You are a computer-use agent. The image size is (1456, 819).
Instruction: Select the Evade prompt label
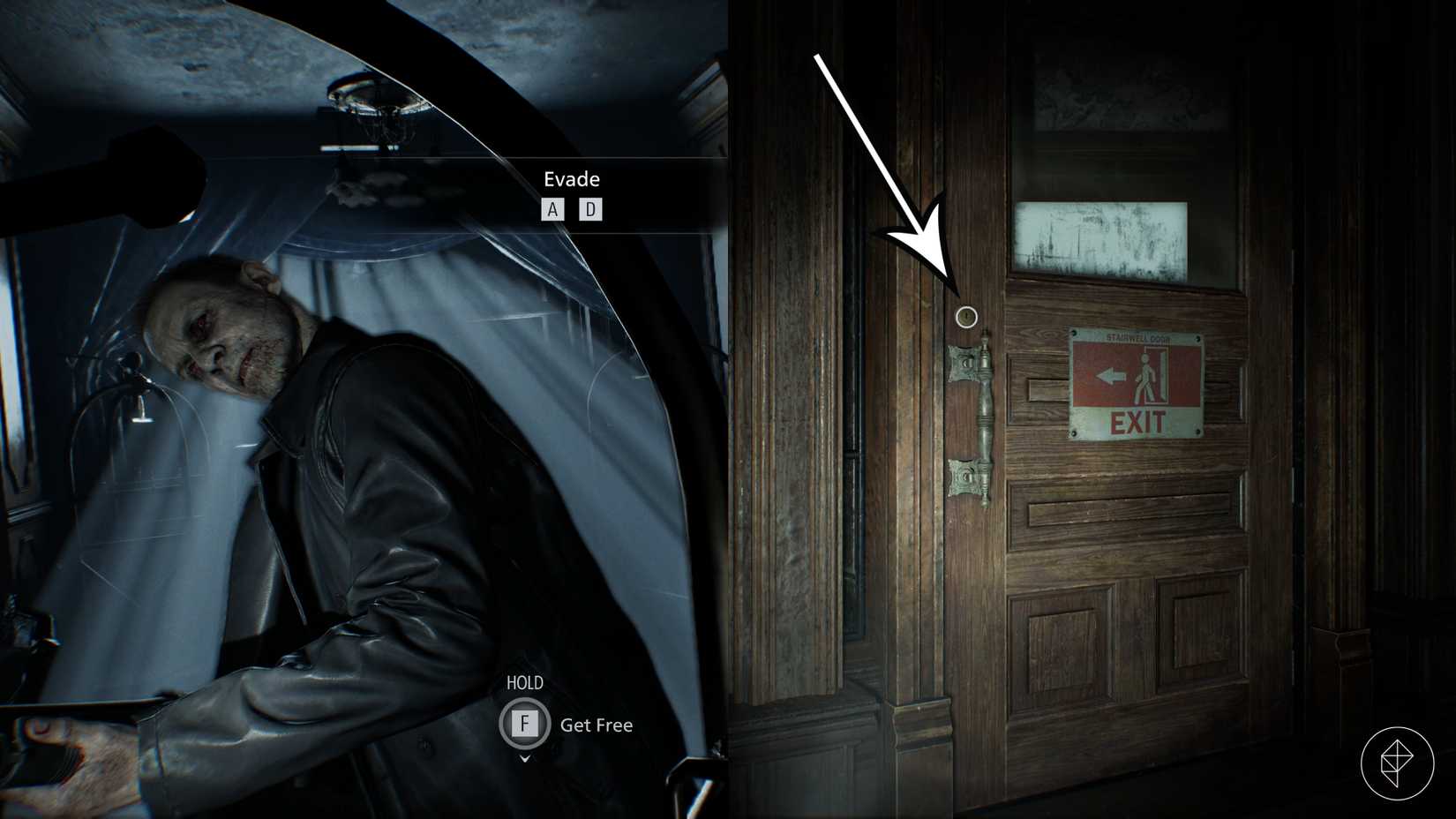click(x=572, y=179)
